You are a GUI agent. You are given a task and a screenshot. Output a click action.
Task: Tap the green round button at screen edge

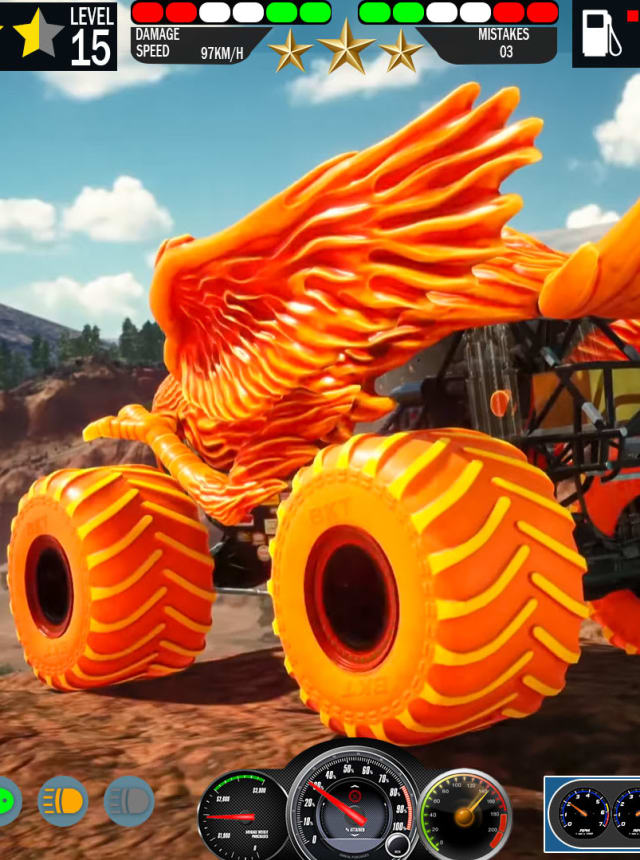click(8, 802)
